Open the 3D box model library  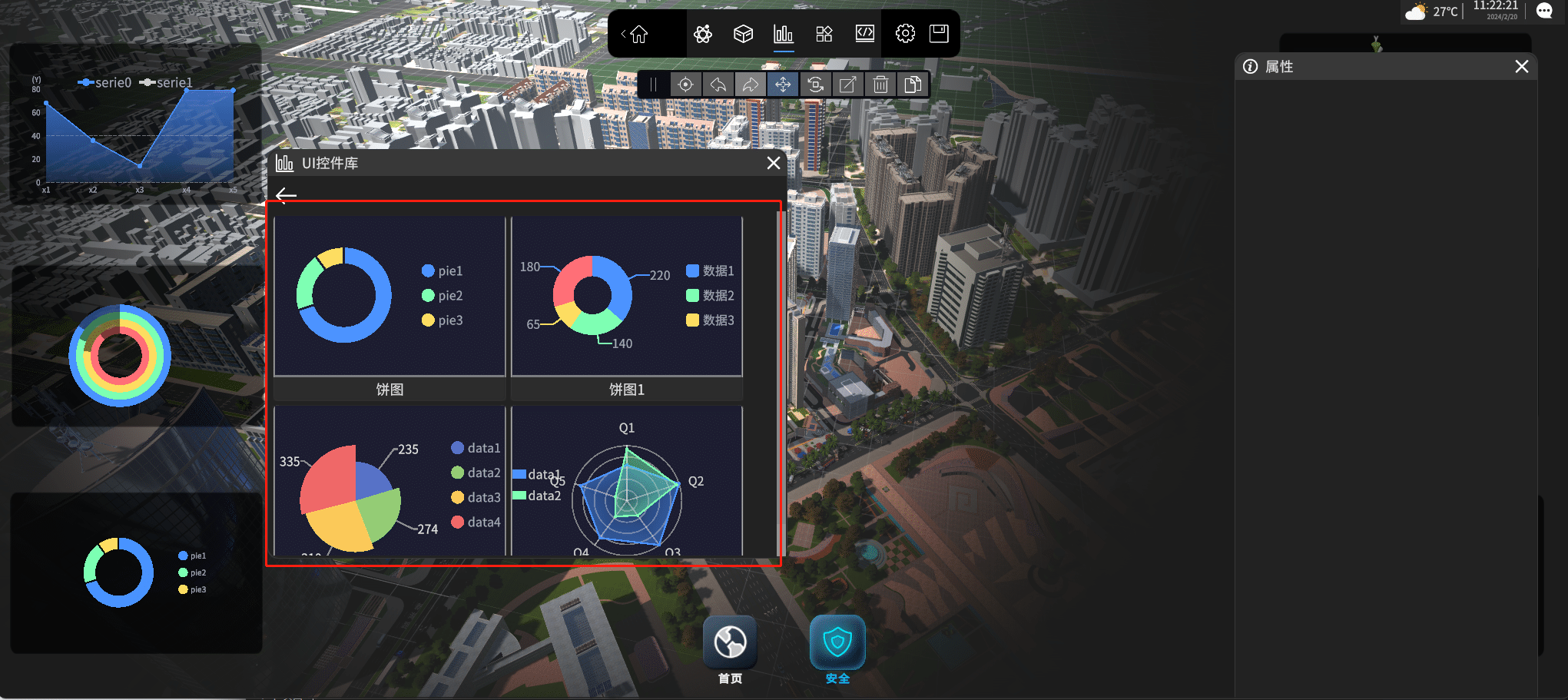(743, 34)
